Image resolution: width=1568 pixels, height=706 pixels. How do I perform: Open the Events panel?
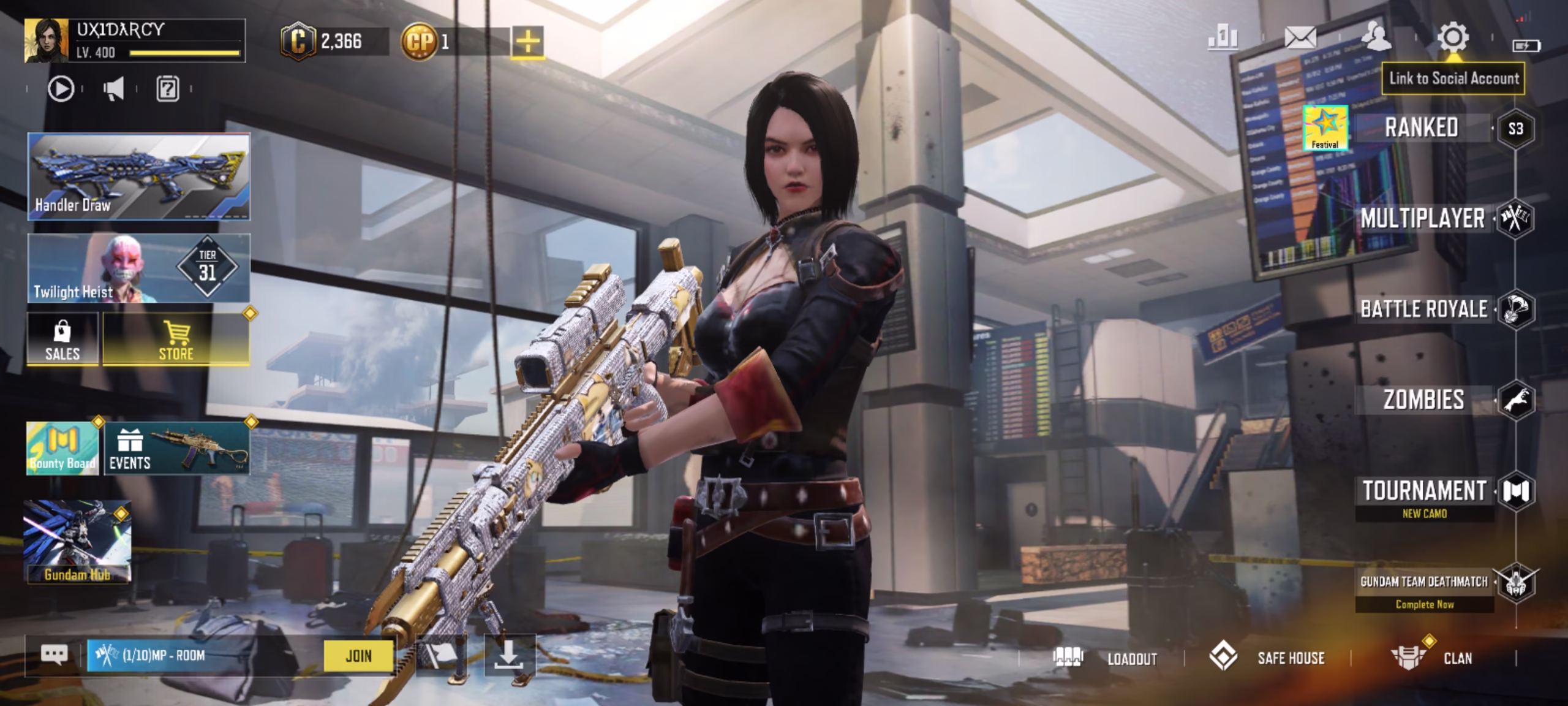tap(177, 448)
